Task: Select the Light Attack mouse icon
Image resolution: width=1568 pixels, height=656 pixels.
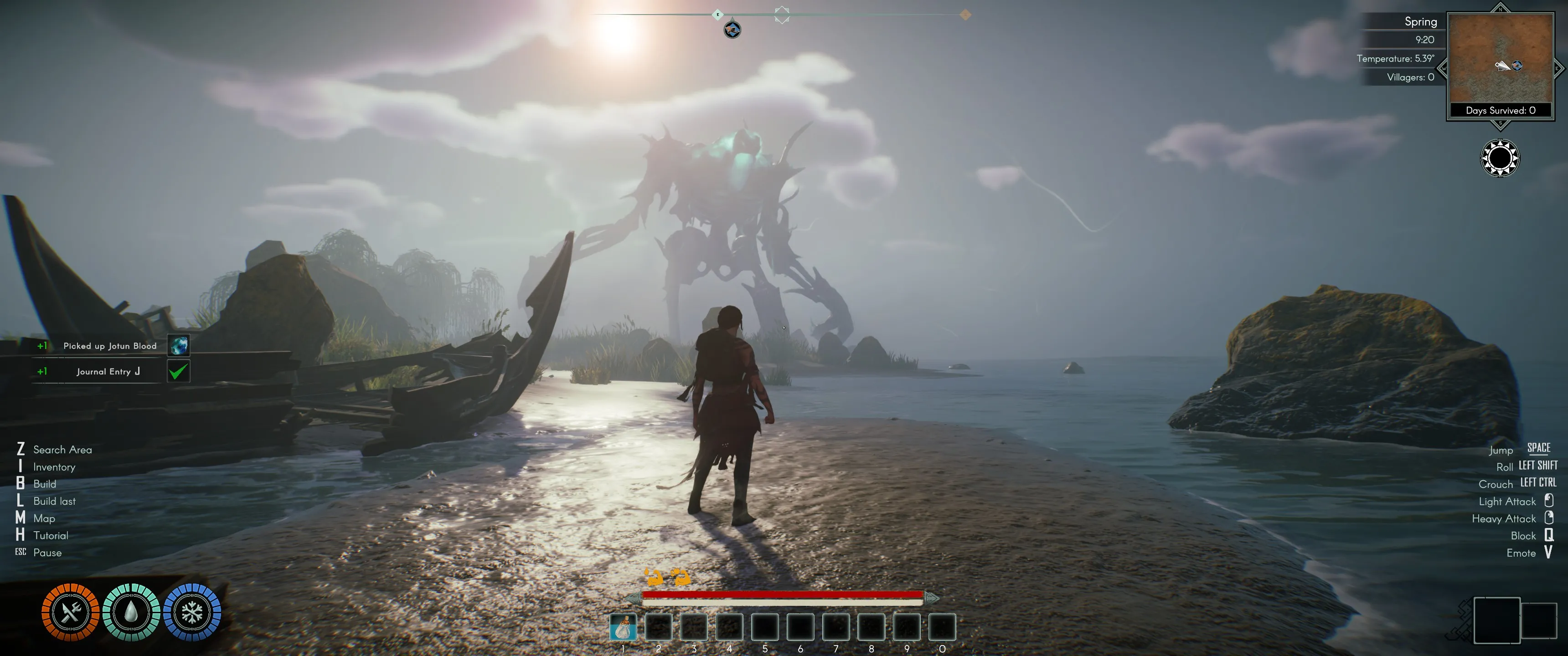Action: click(1548, 501)
